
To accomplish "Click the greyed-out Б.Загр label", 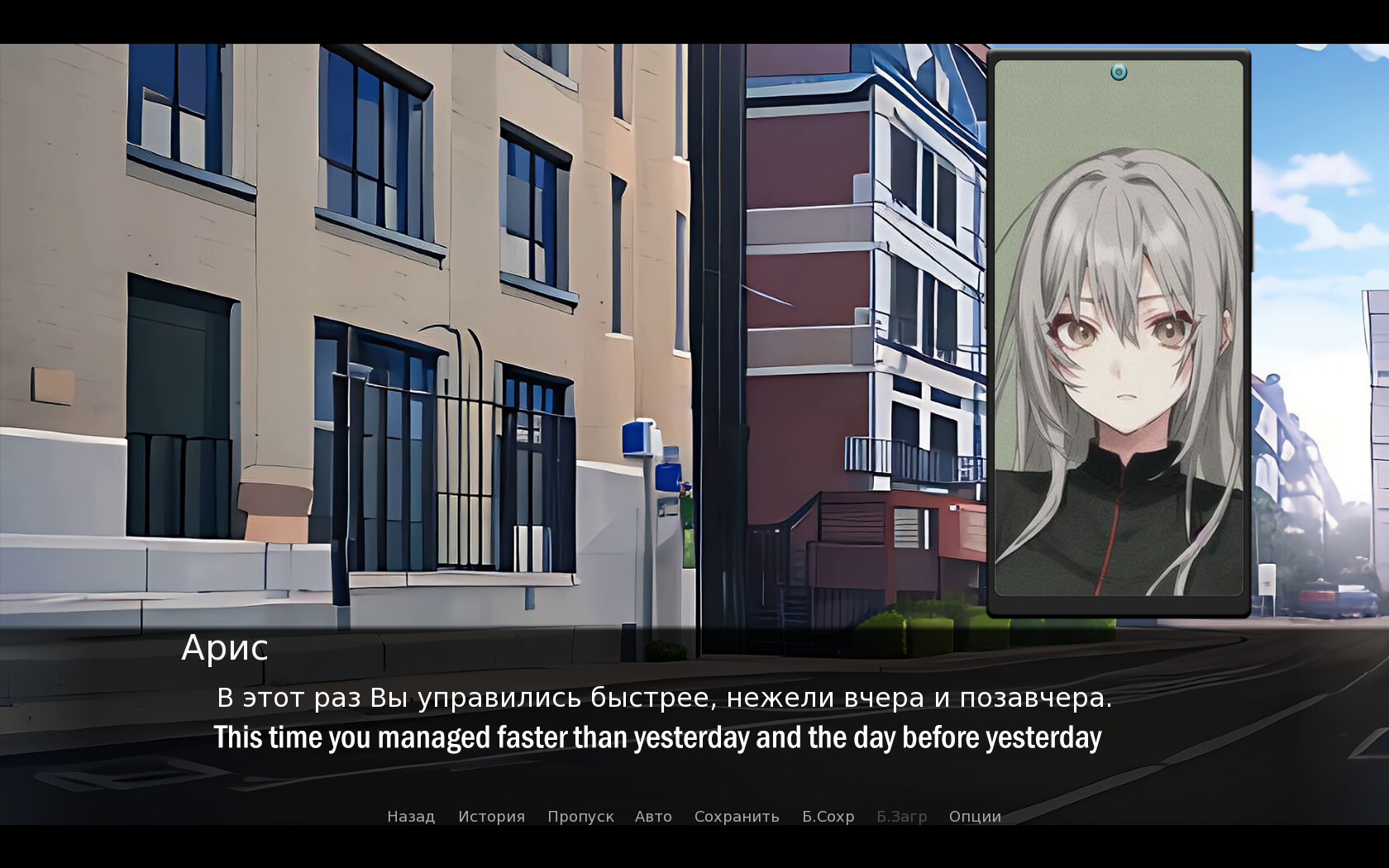I will [x=902, y=816].
